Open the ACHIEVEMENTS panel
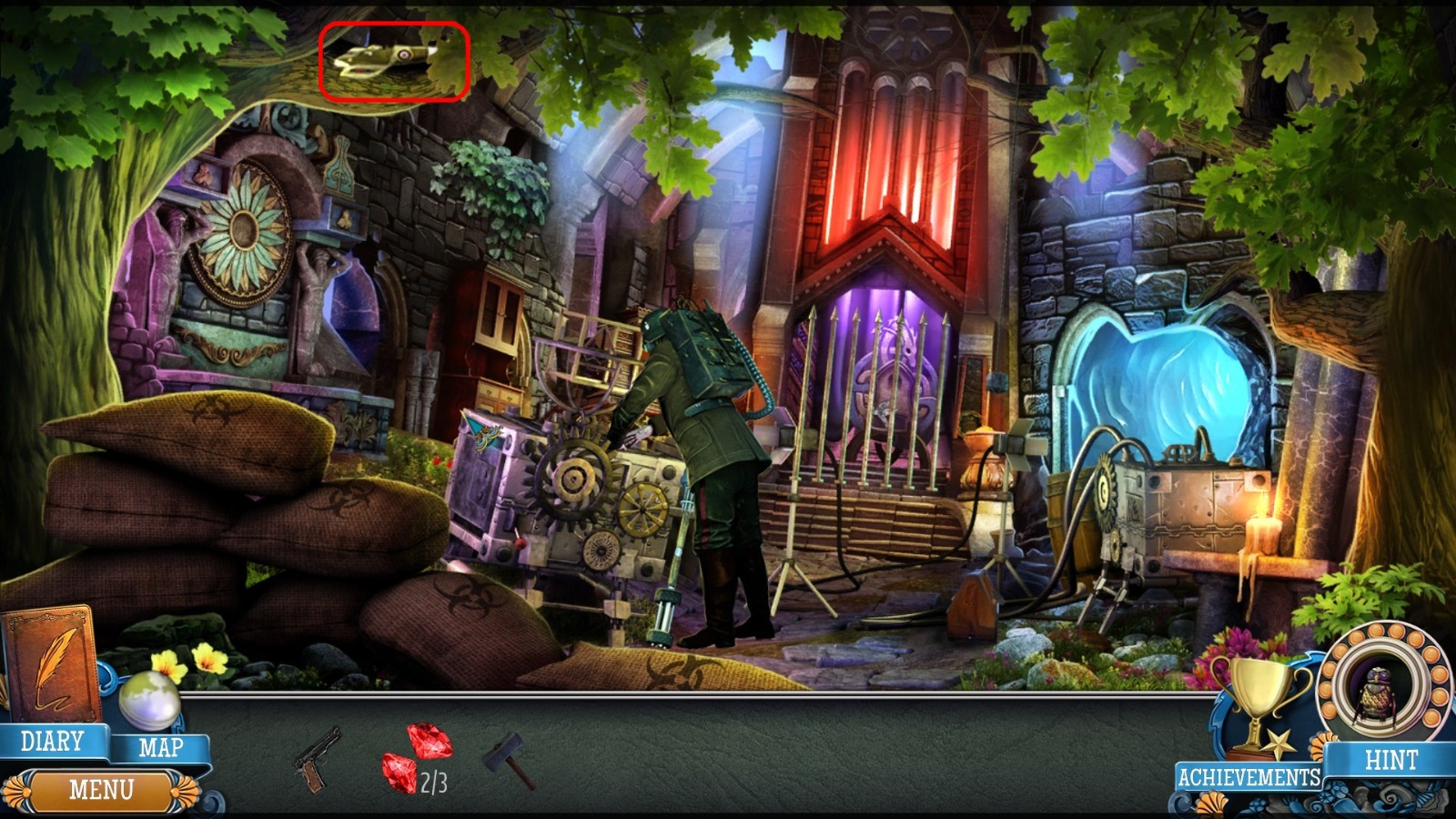Screen dimensions: 1456x819 coord(1249,776)
